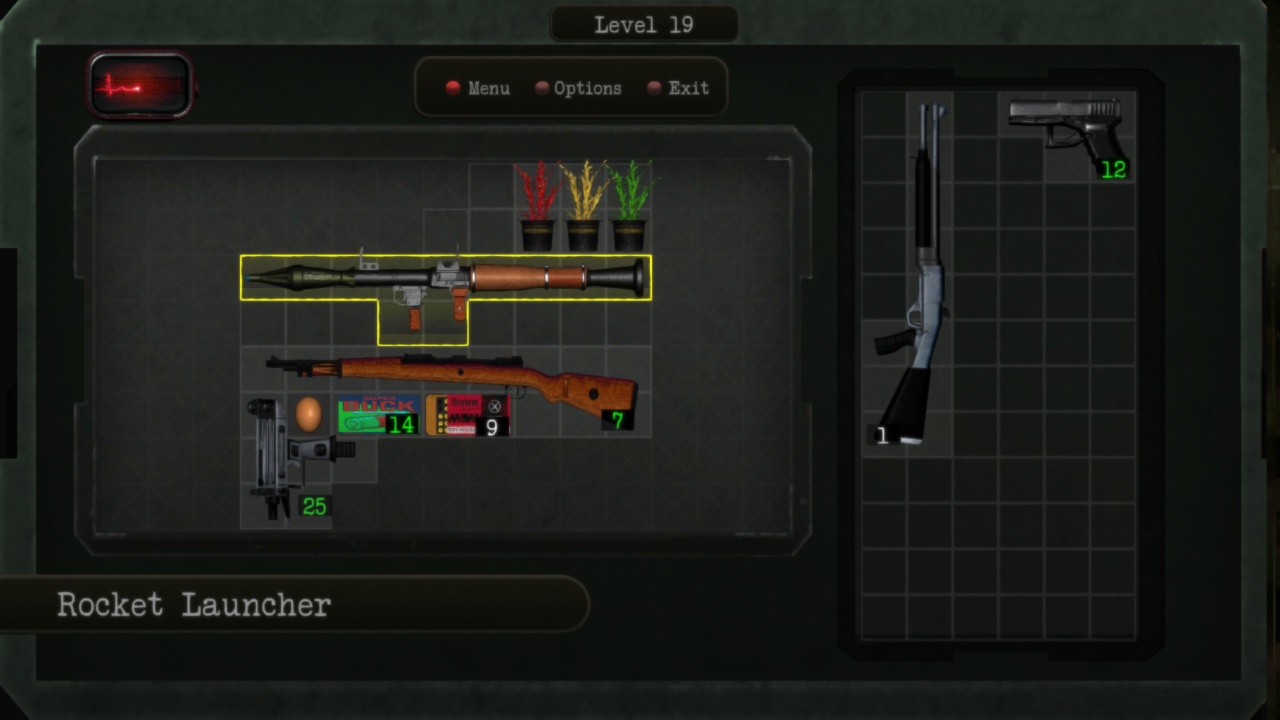Click the dot indicator next to Exit
The image size is (1280, 720).
tap(655, 88)
